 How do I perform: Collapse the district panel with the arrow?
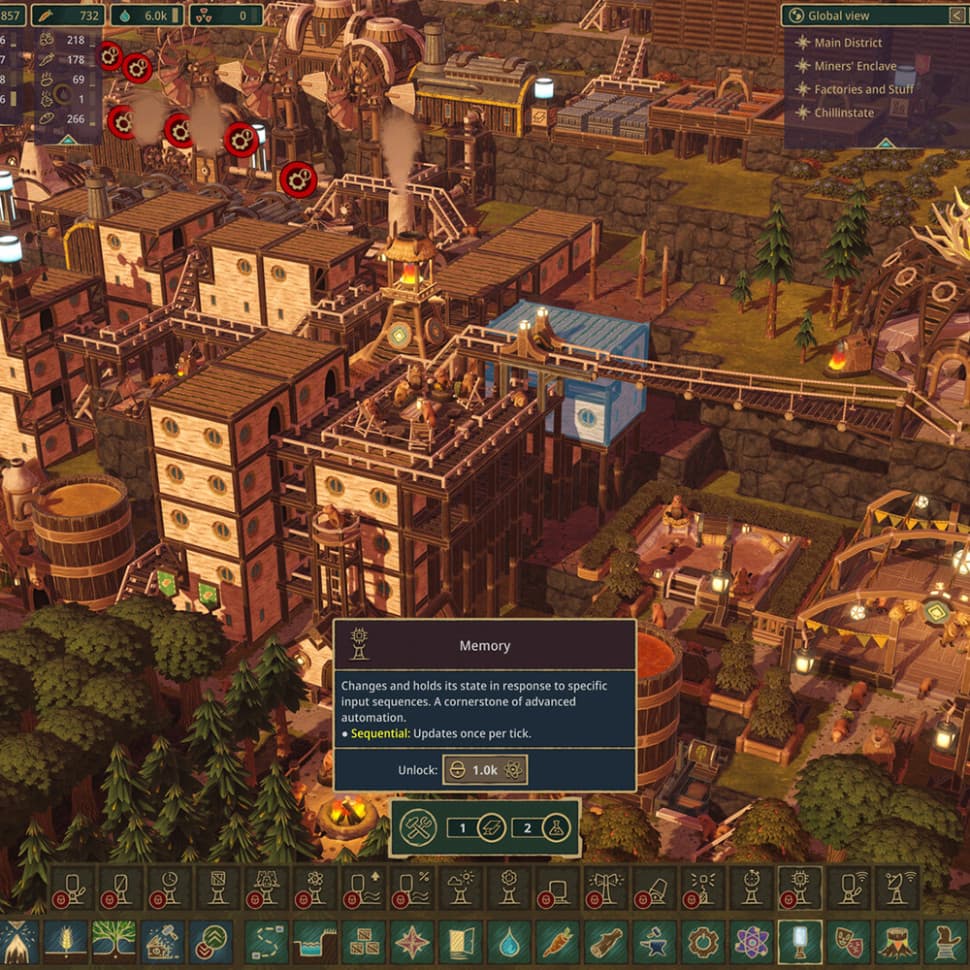click(x=954, y=15)
